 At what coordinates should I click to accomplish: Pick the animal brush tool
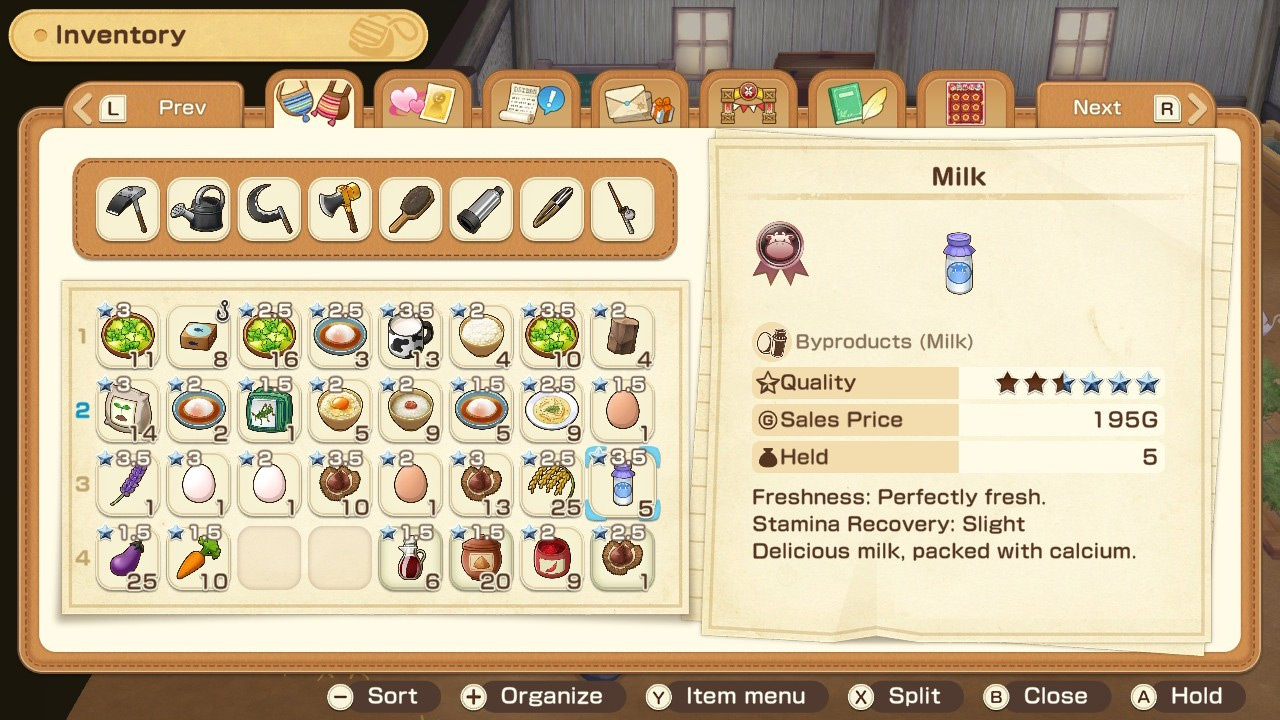click(x=410, y=209)
